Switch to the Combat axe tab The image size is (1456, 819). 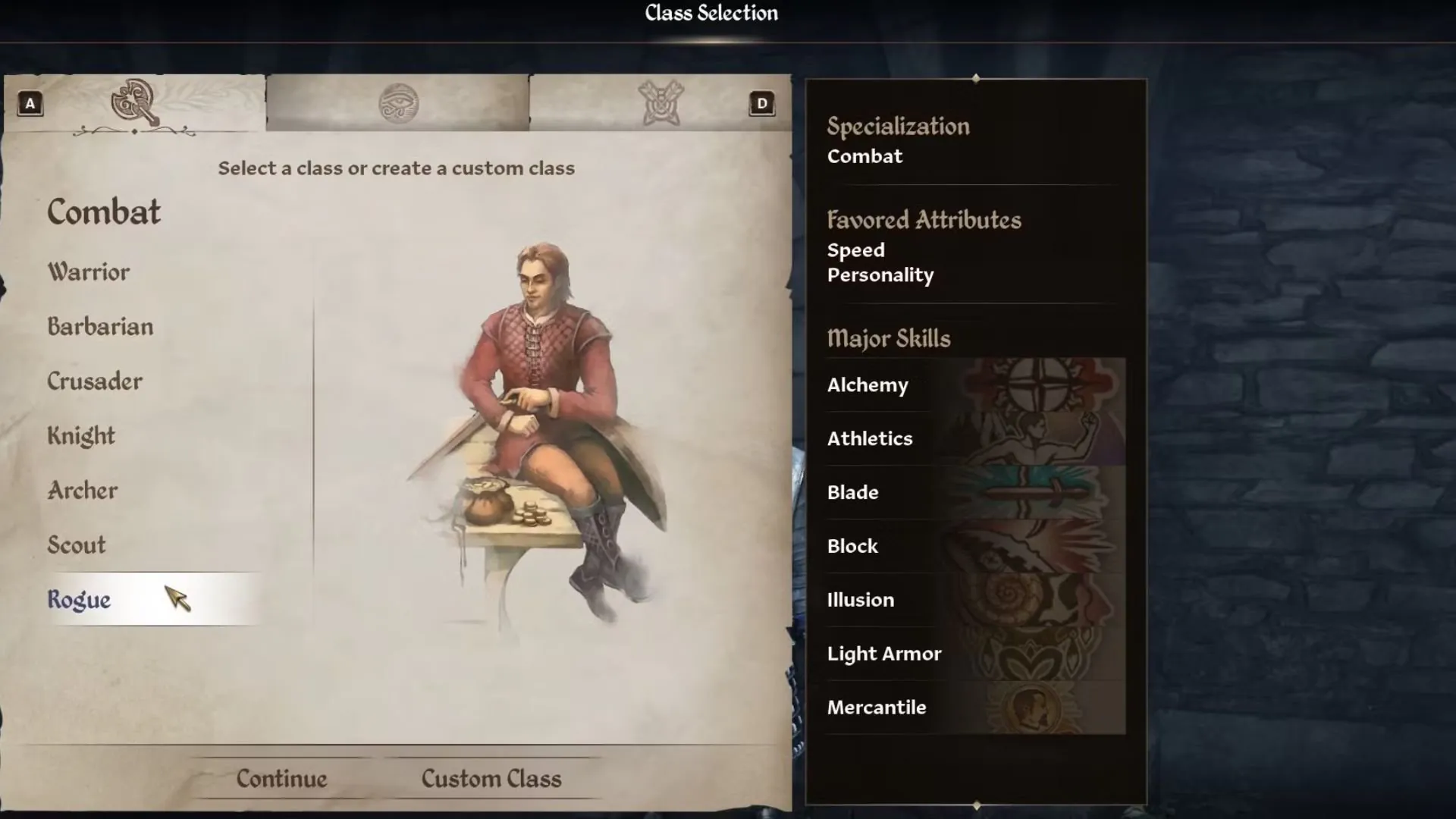(x=135, y=103)
